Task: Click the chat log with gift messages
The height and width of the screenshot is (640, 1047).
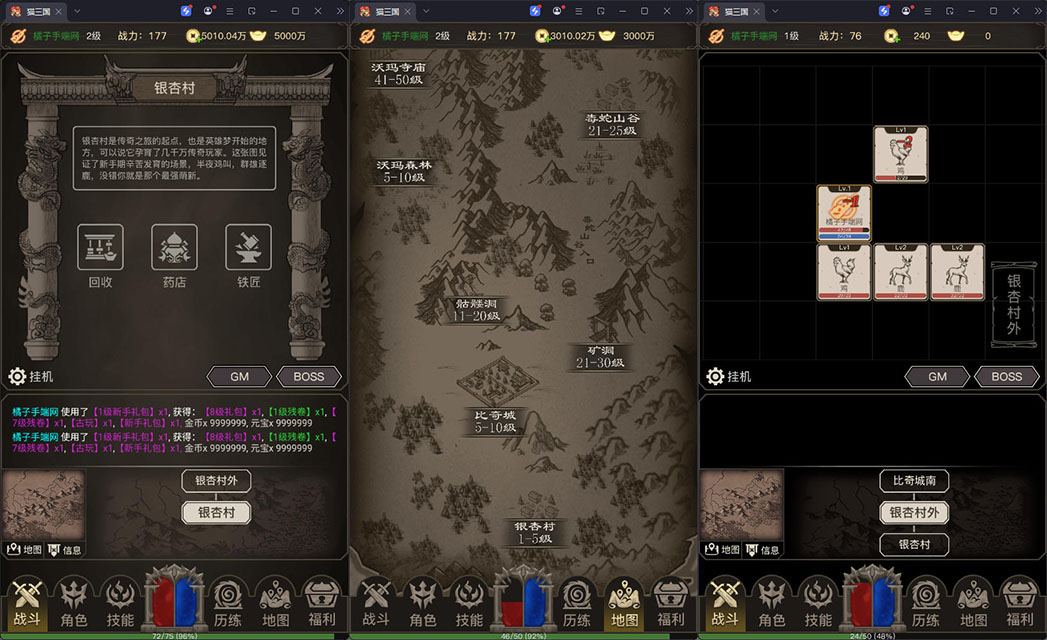Action: [174, 430]
